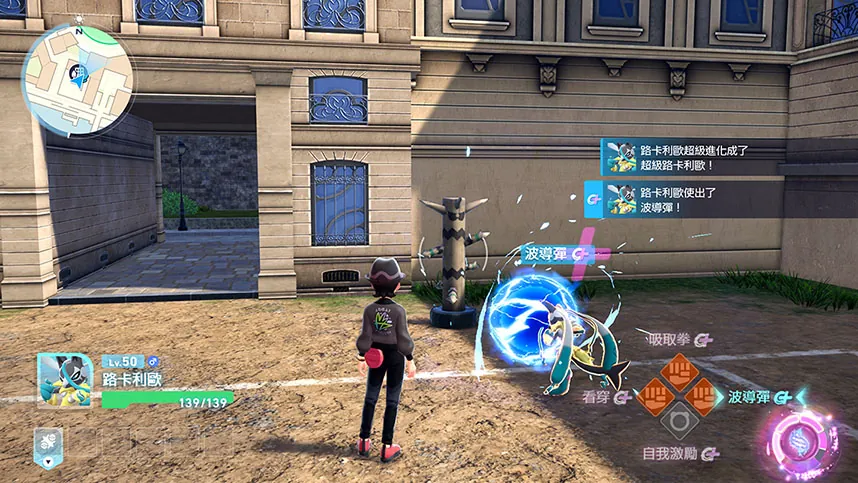Expand the party switch tab with down arrow

coord(47,446)
